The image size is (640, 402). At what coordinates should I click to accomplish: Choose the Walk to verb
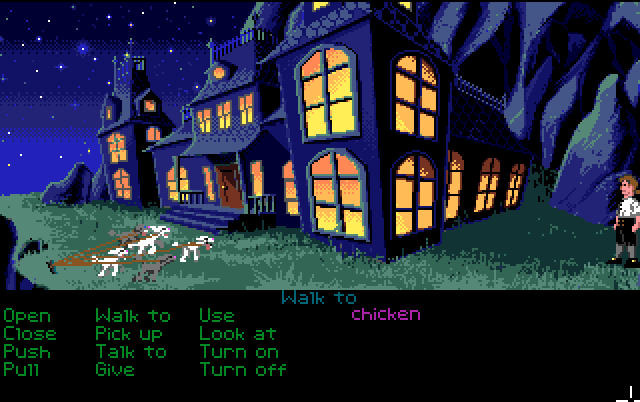click(133, 316)
